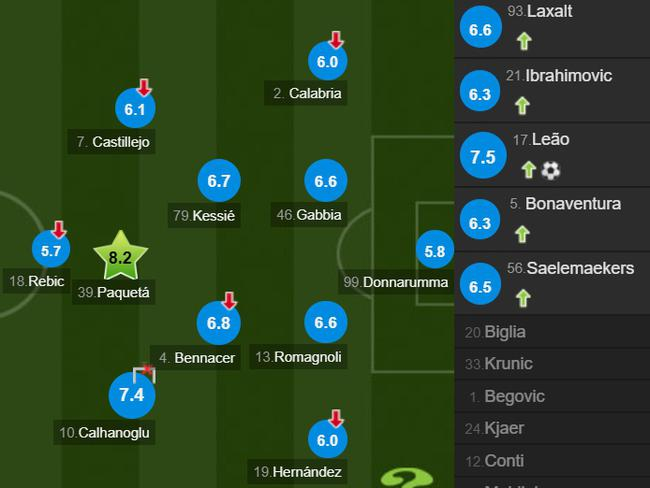Viewport: 650px width, 488px height.
Task: Open substitute Laxalt's row
Action: tap(552, 28)
